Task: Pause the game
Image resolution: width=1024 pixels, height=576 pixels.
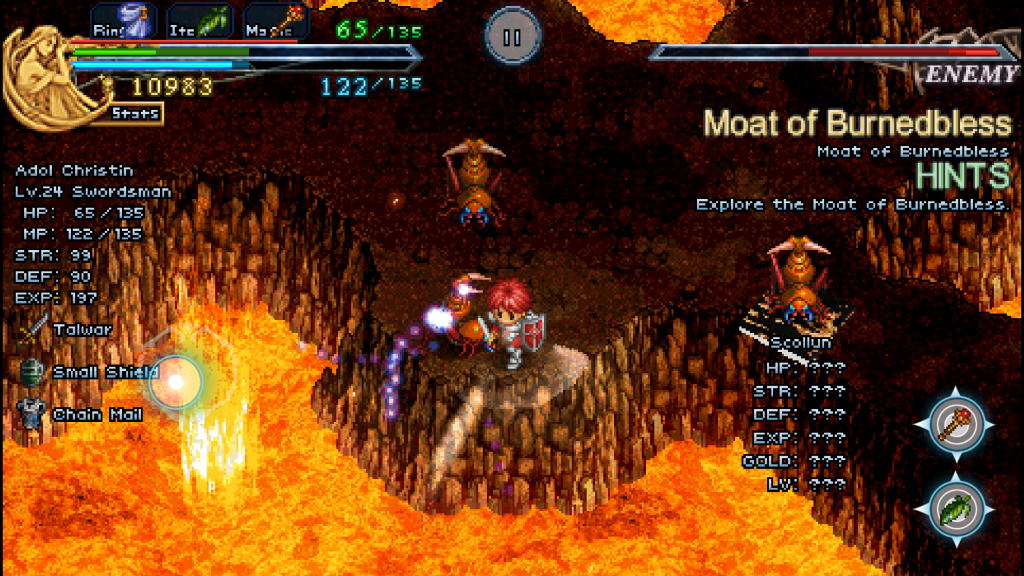Action: pyautogui.click(x=512, y=37)
